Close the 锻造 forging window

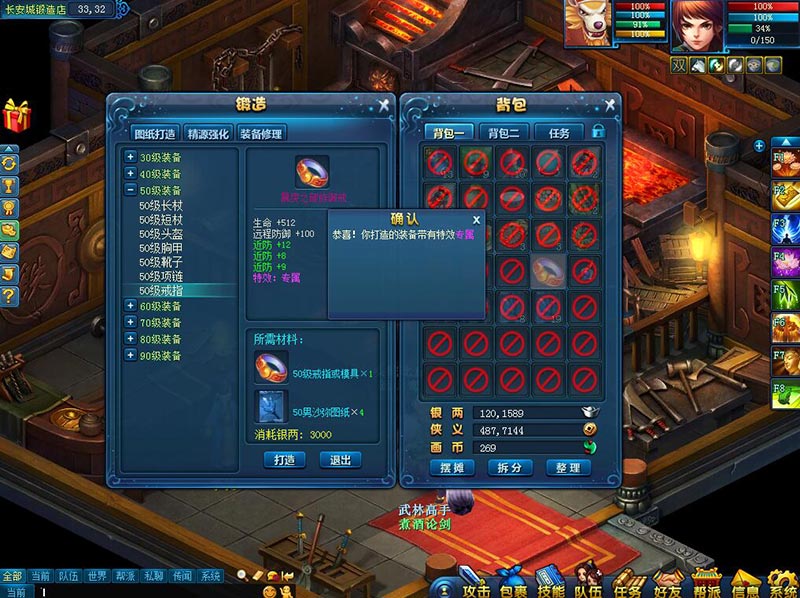point(382,104)
